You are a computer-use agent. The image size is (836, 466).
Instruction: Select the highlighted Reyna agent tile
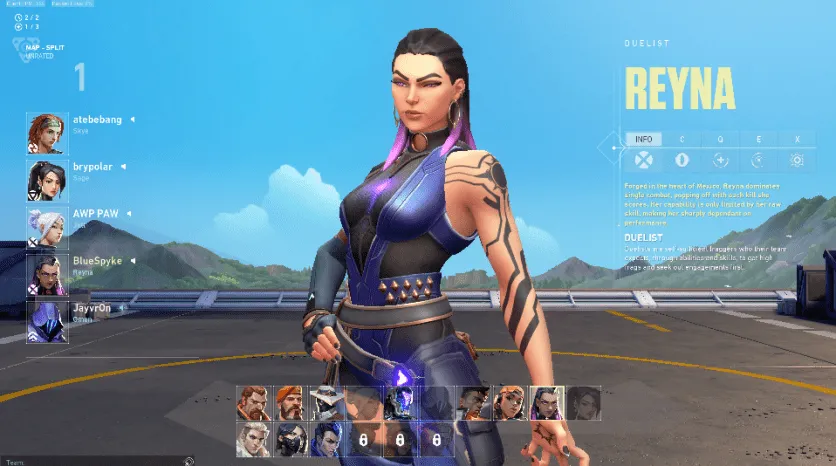(x=545, y=403)
